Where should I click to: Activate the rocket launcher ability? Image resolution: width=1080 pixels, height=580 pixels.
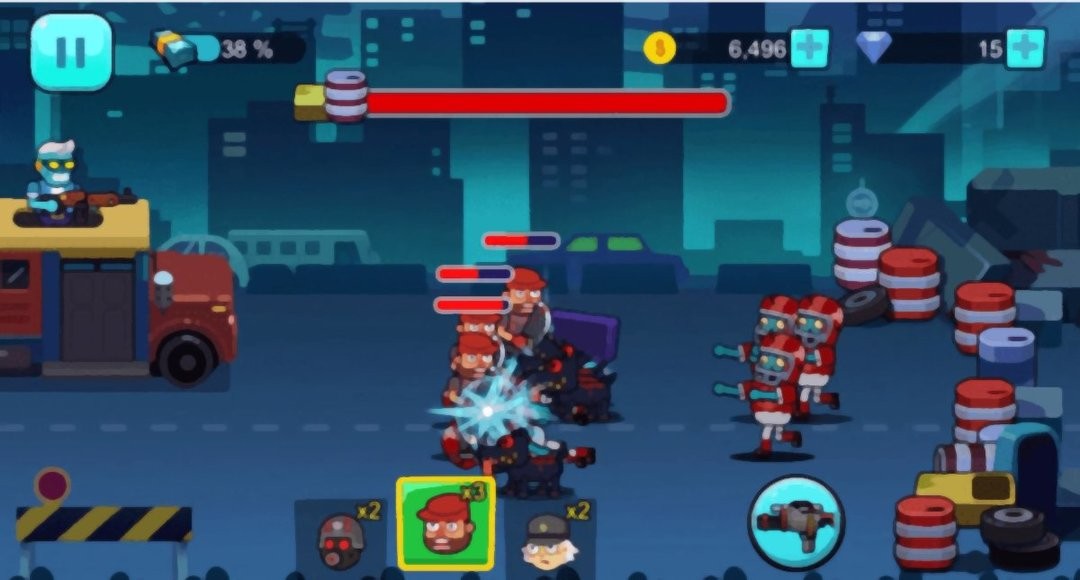coord(796,521)
